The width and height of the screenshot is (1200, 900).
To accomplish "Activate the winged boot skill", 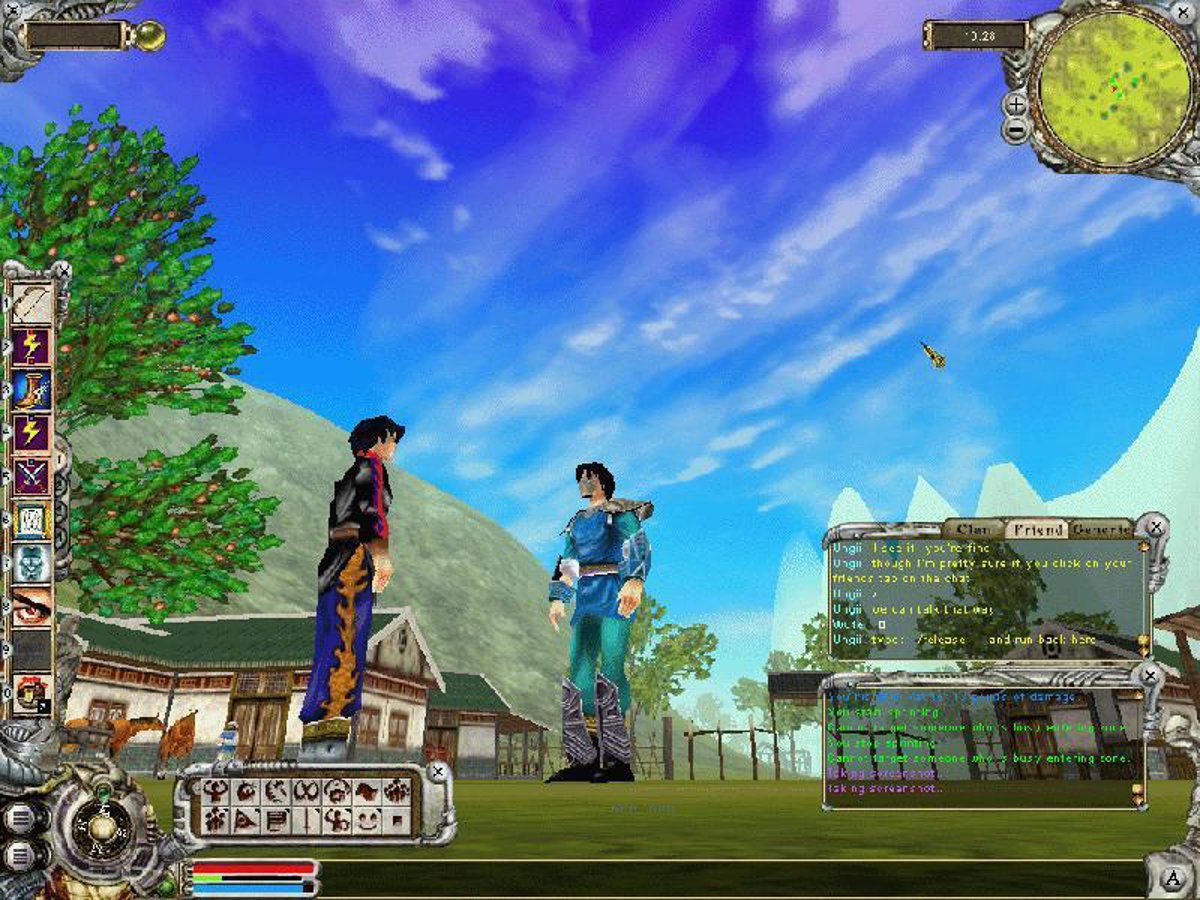I will pos(32,390).
